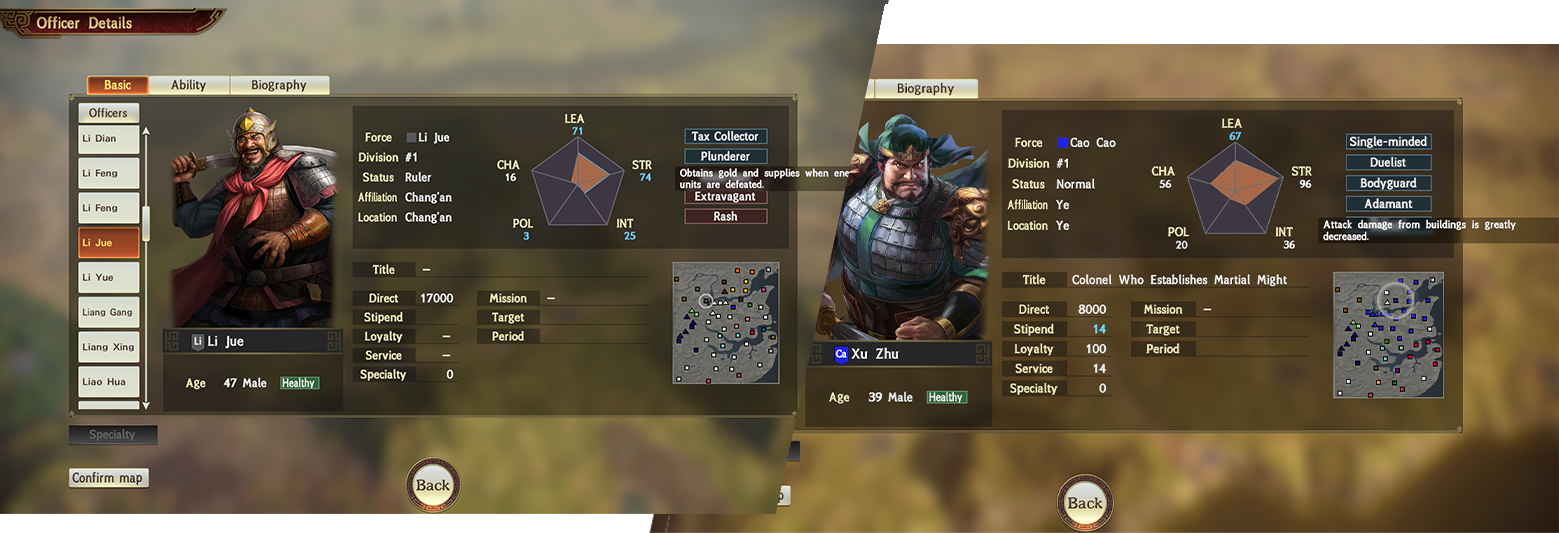Show the Tax Collector trait

(725, 136)
